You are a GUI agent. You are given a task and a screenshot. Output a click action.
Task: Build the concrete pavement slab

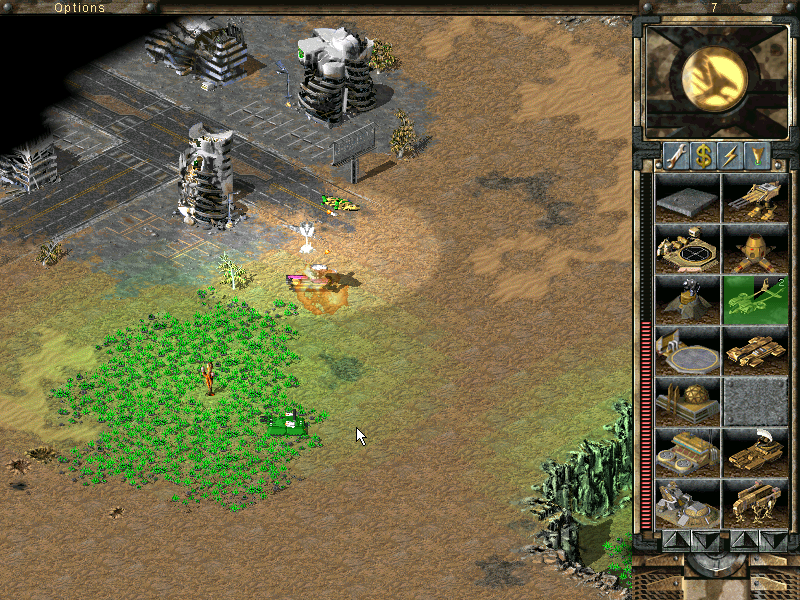point(688,197)
